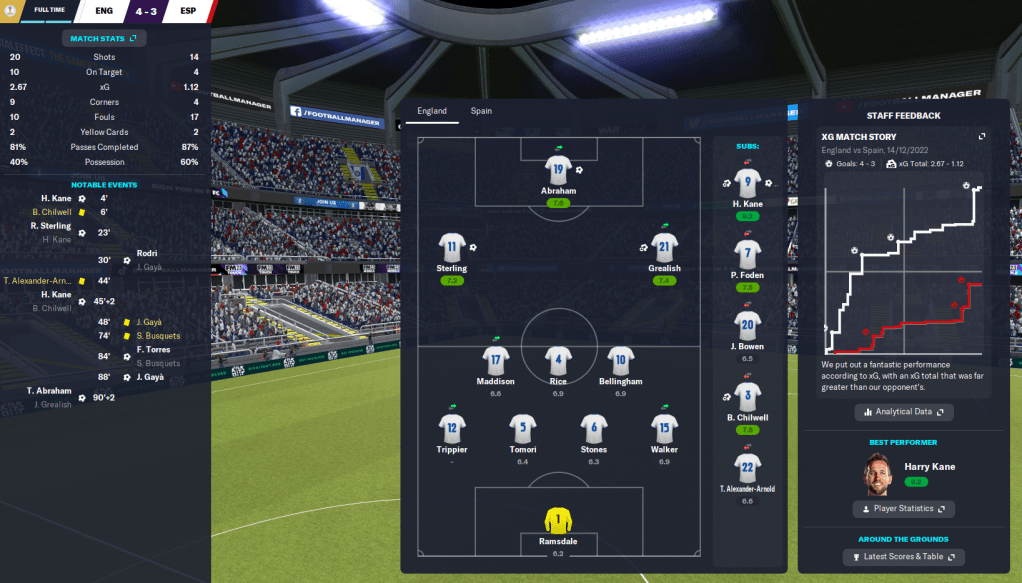Click Maddison in midfield
1022x583 pixels.
click(496, 361)
